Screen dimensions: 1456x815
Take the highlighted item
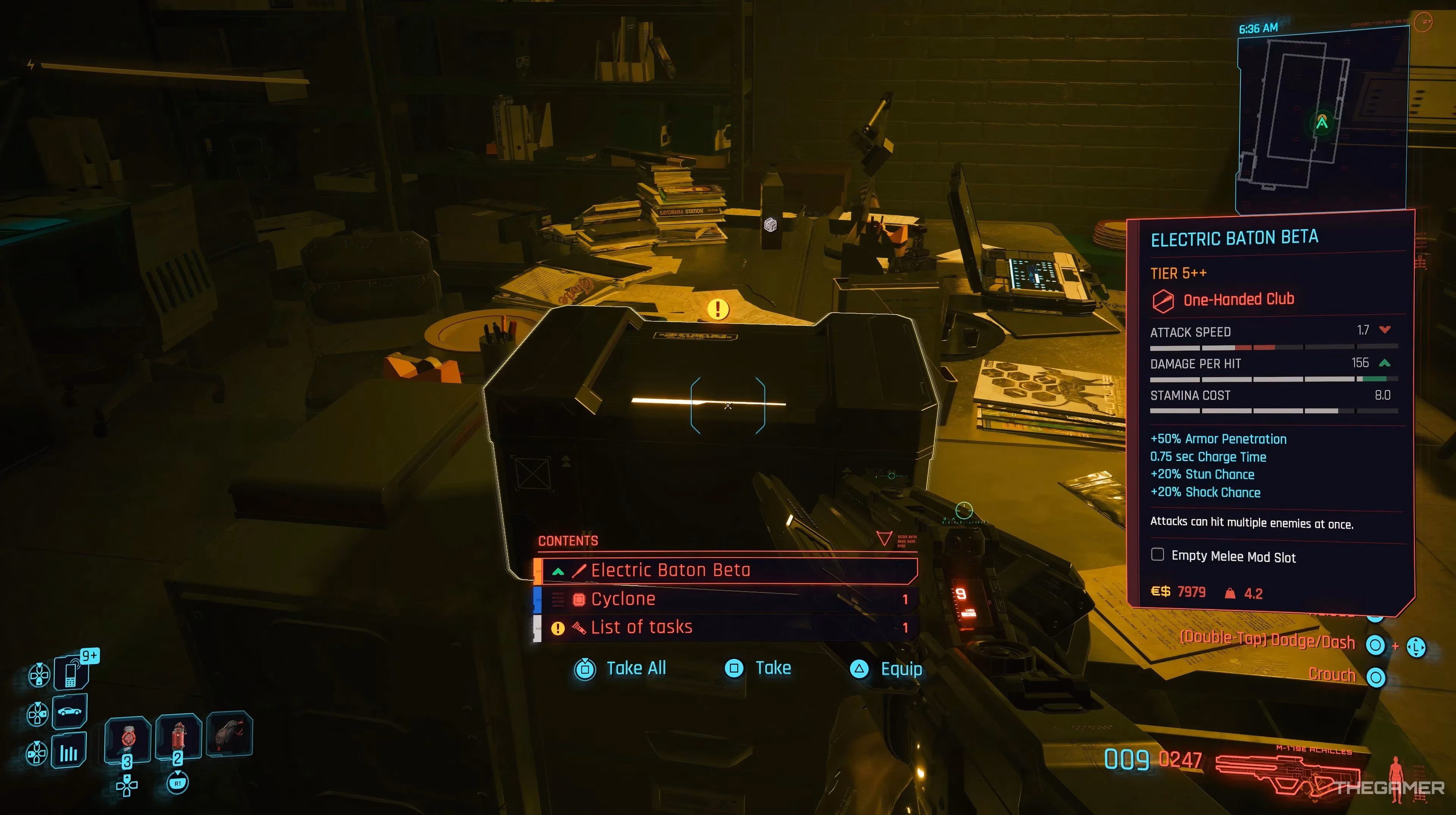758,669
